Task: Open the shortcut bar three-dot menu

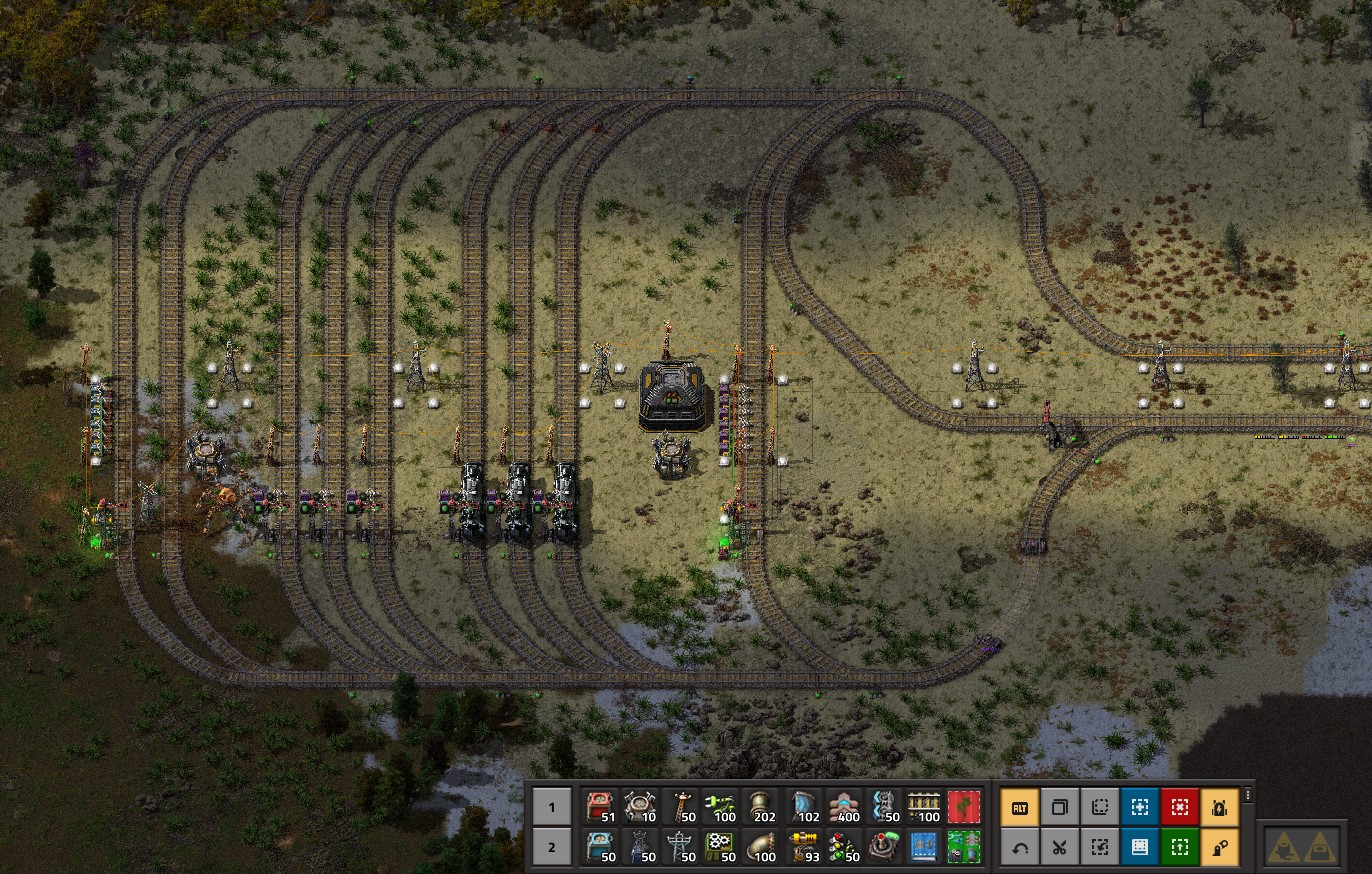Action: coord(1247,795)
